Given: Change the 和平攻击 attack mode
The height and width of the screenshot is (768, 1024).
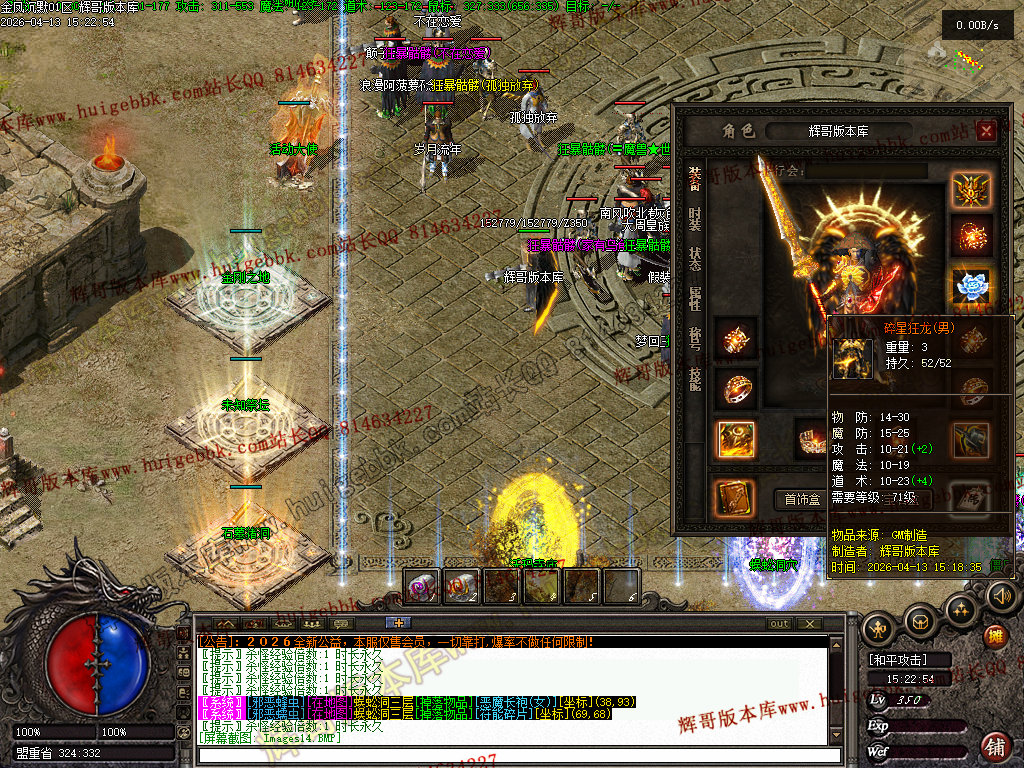Looking at the screenshot, I should click(x=897, y=660).
